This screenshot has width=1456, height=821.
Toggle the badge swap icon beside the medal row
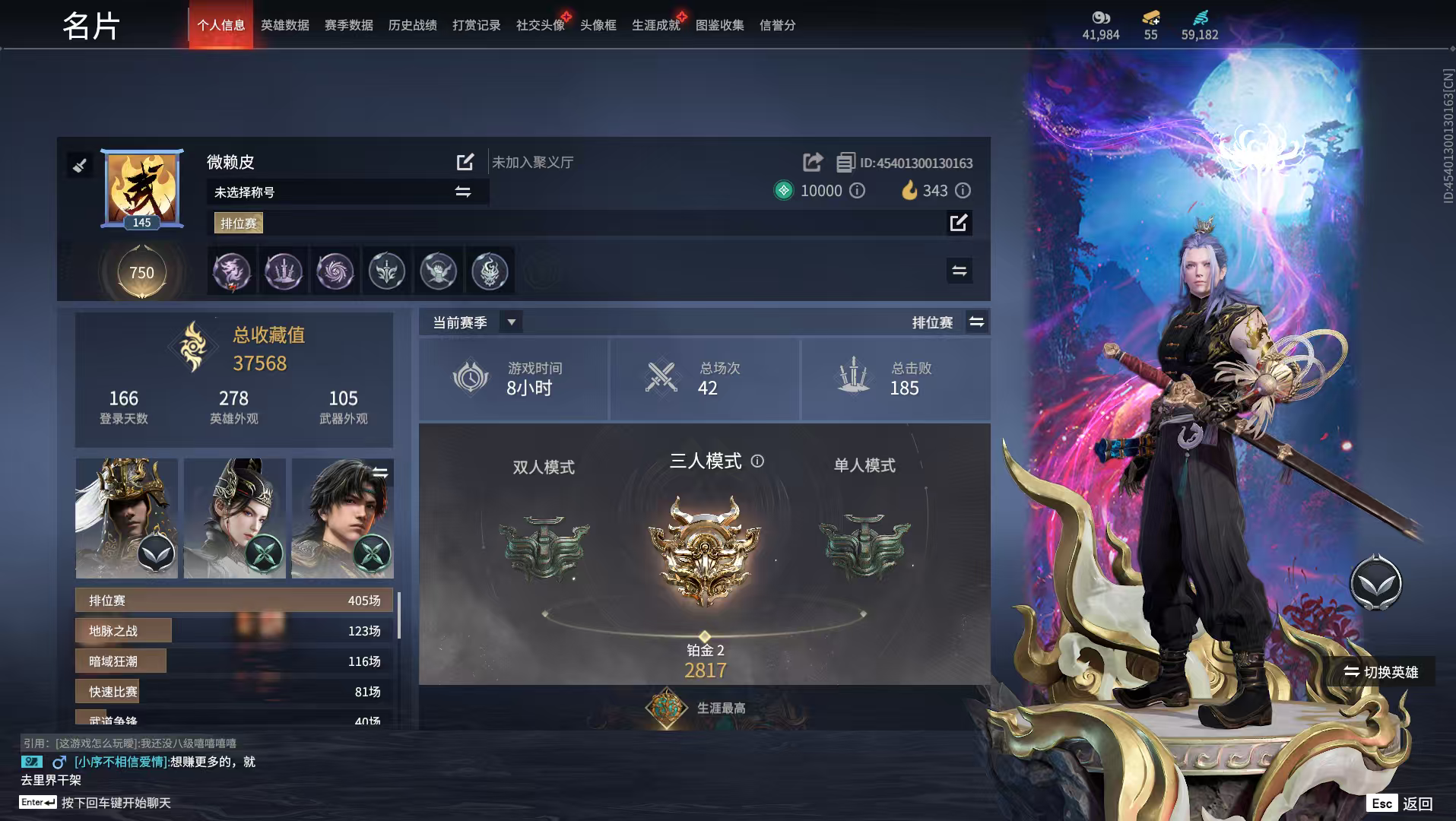[x=960, y=271]
